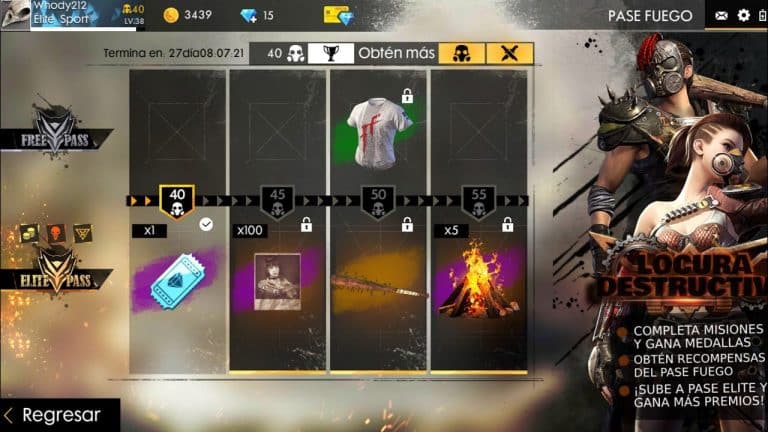Click the level 40 badge marker
768x432 pixels.
pyautogui.click(x=177, y=202)
